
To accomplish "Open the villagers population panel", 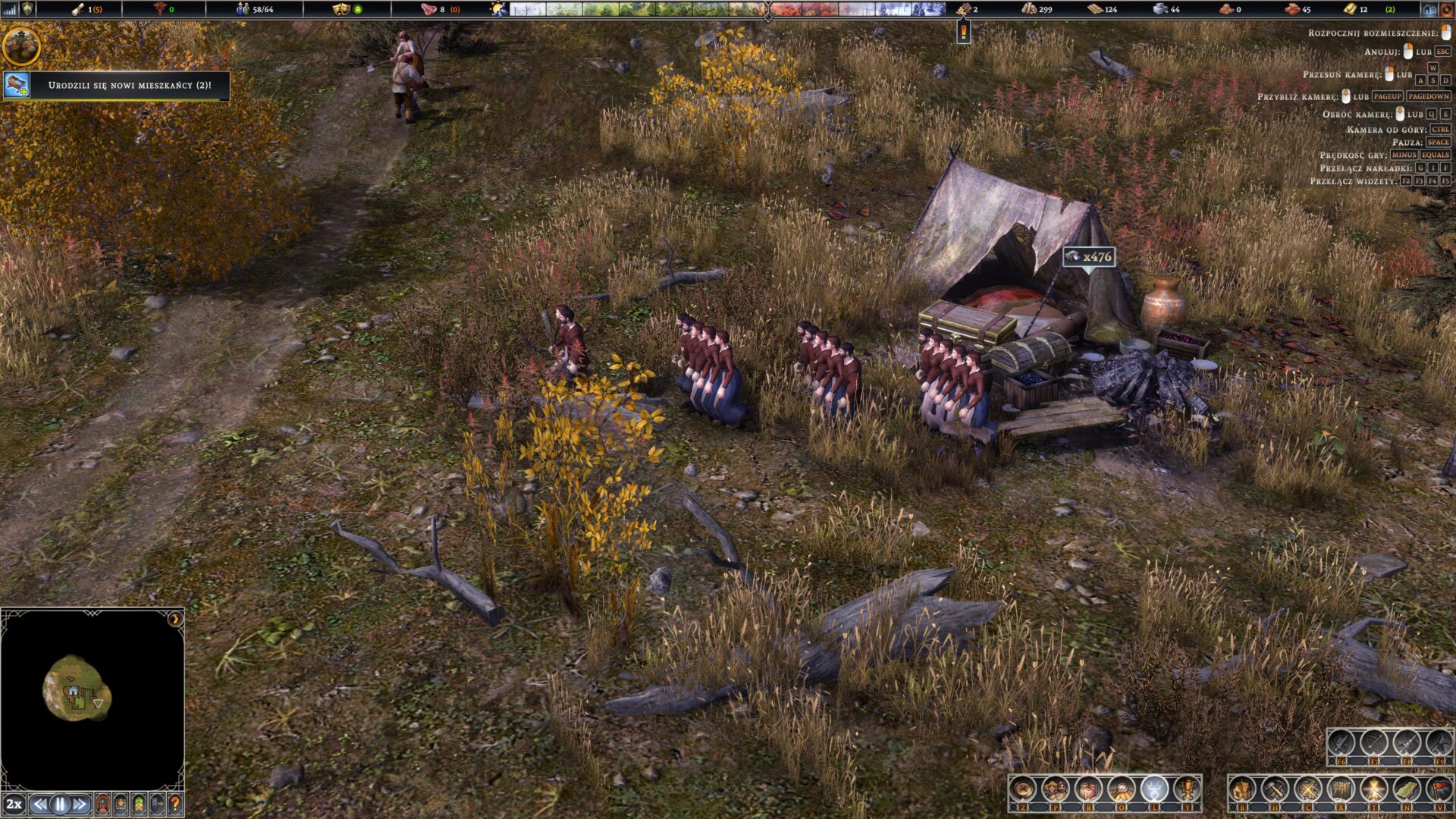I will [1055, 790].
